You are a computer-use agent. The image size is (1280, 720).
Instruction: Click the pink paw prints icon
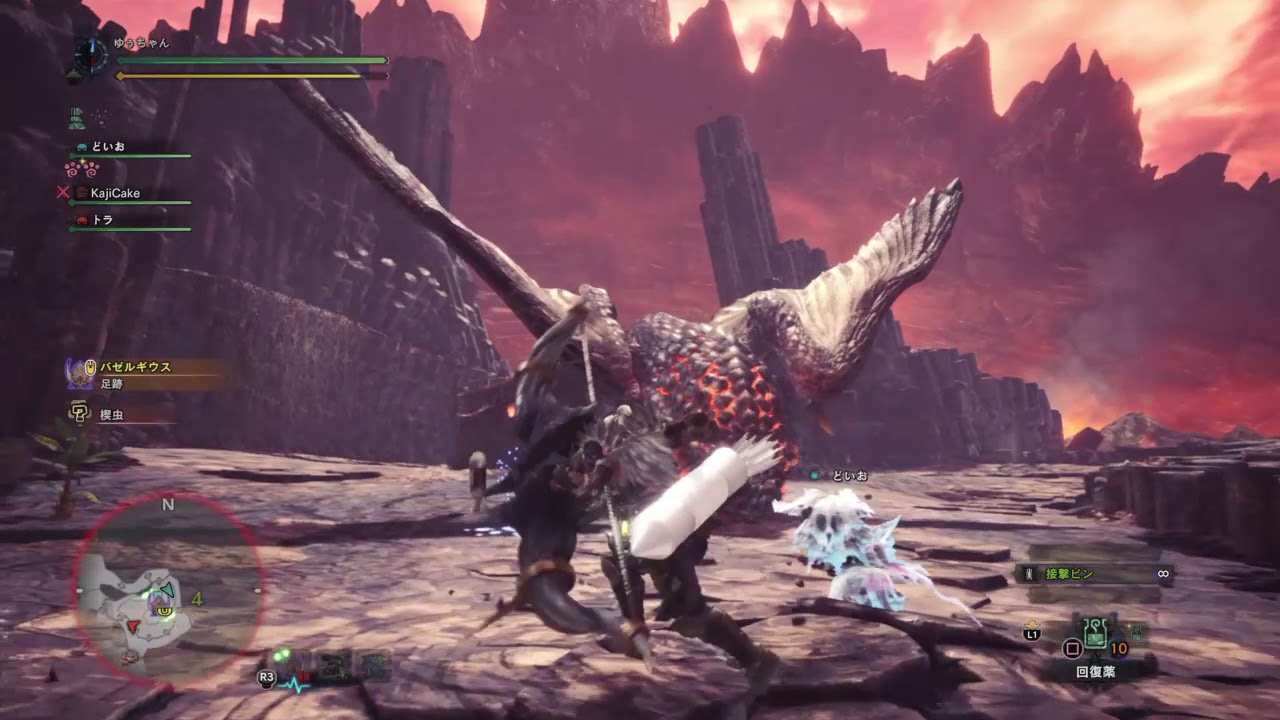click(81, 169)
